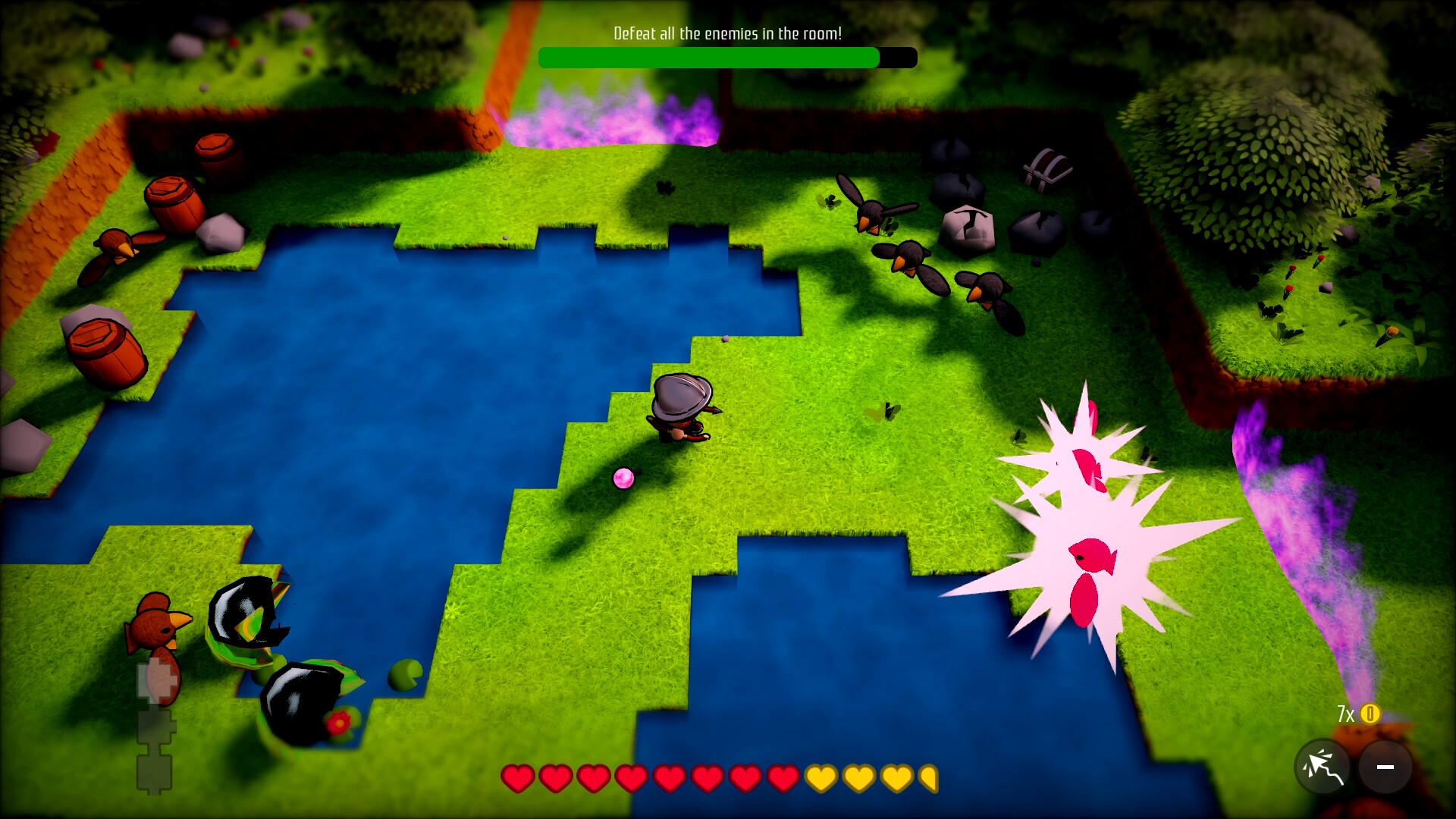Image resolution: width=1456 pixels, height=819 pixels.
Task: Activate the arrow burst ability icon
Action: 1323,767
